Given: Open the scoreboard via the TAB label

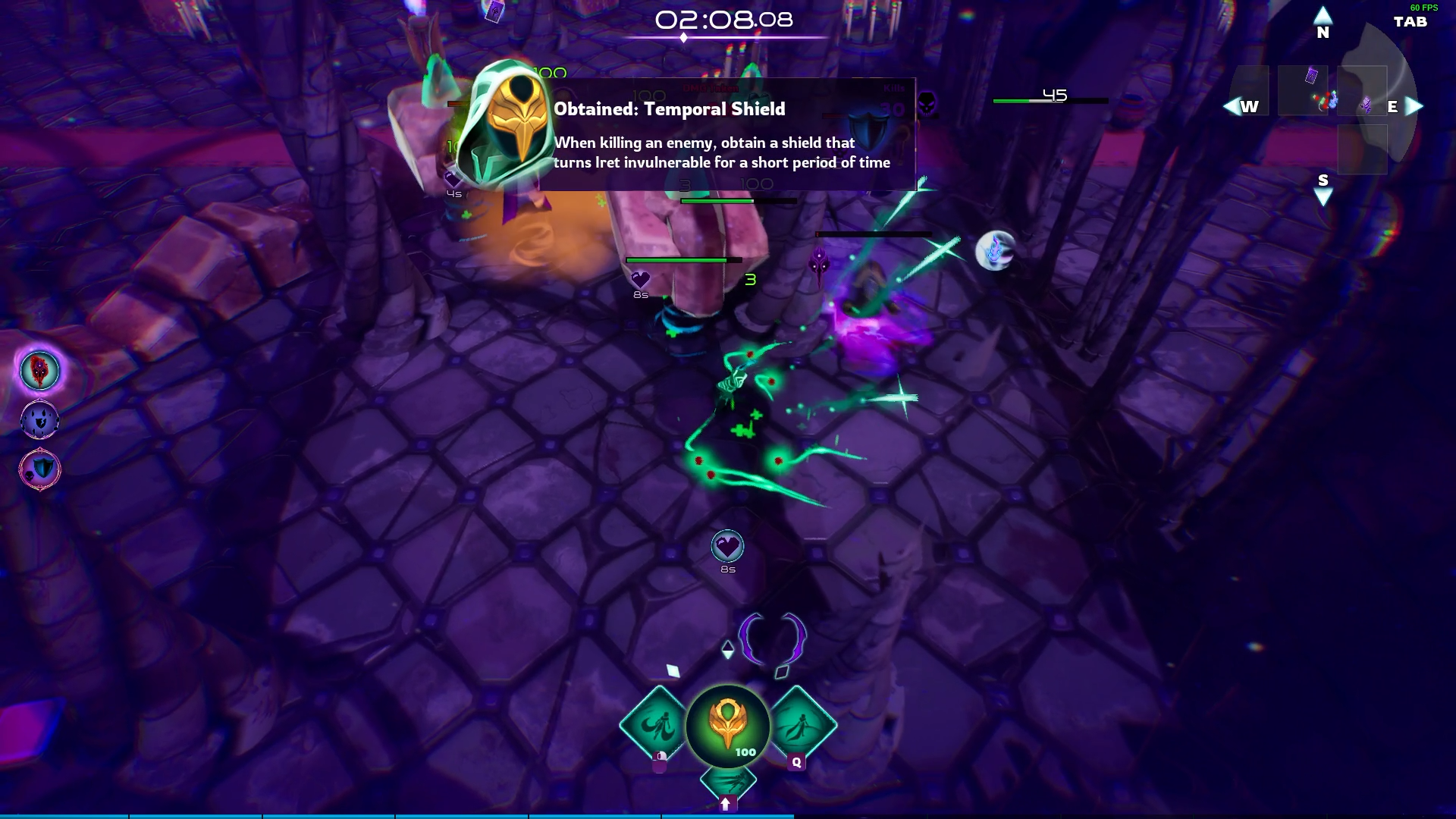Looking at the screenshot, I should [x=1409, y=23].
